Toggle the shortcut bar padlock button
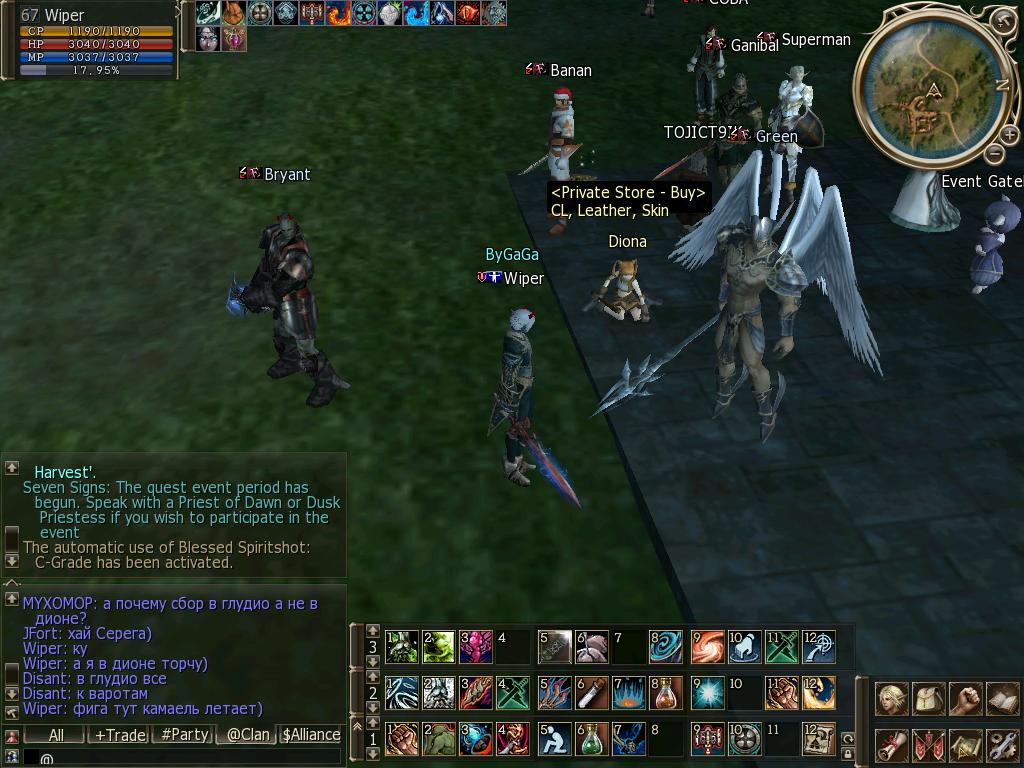Image resolution: width=1024 pixels, height=768 pixels. click(848, 753)
